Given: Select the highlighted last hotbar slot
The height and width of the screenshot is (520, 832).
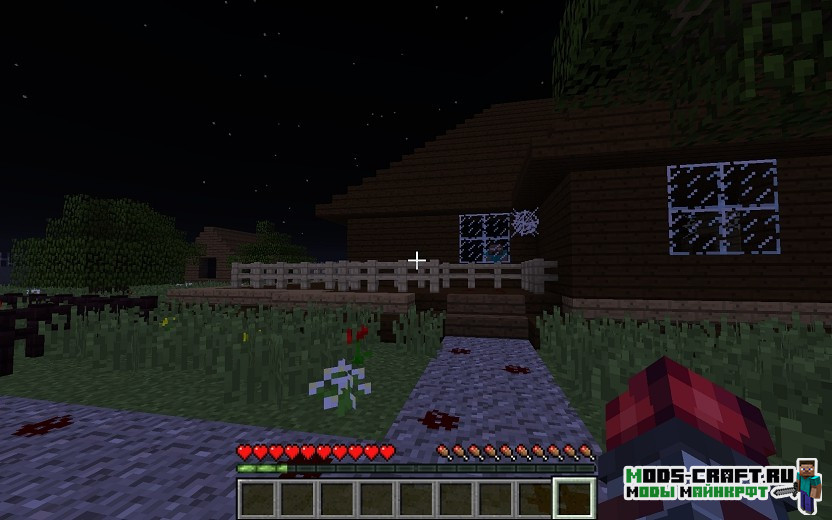Looking at the screenshot, I should (x=574, y=498).
